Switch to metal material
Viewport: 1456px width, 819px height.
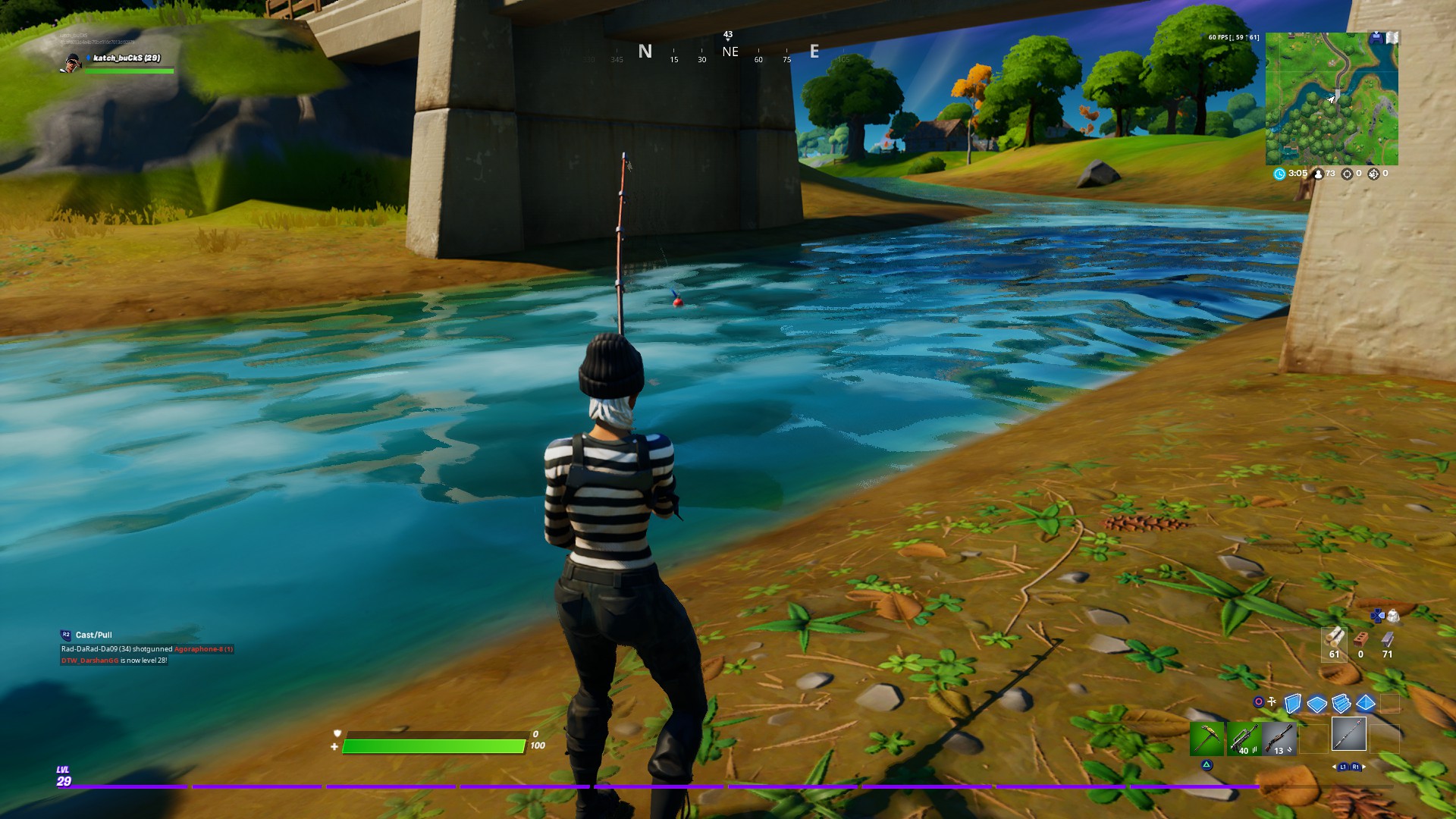tap(1387, 641)
